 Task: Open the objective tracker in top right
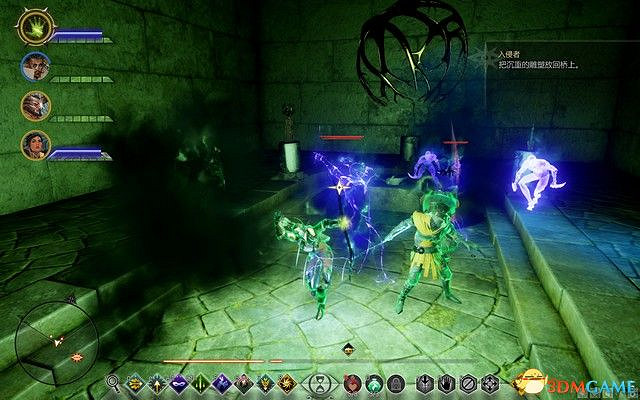tap(535, 62)
